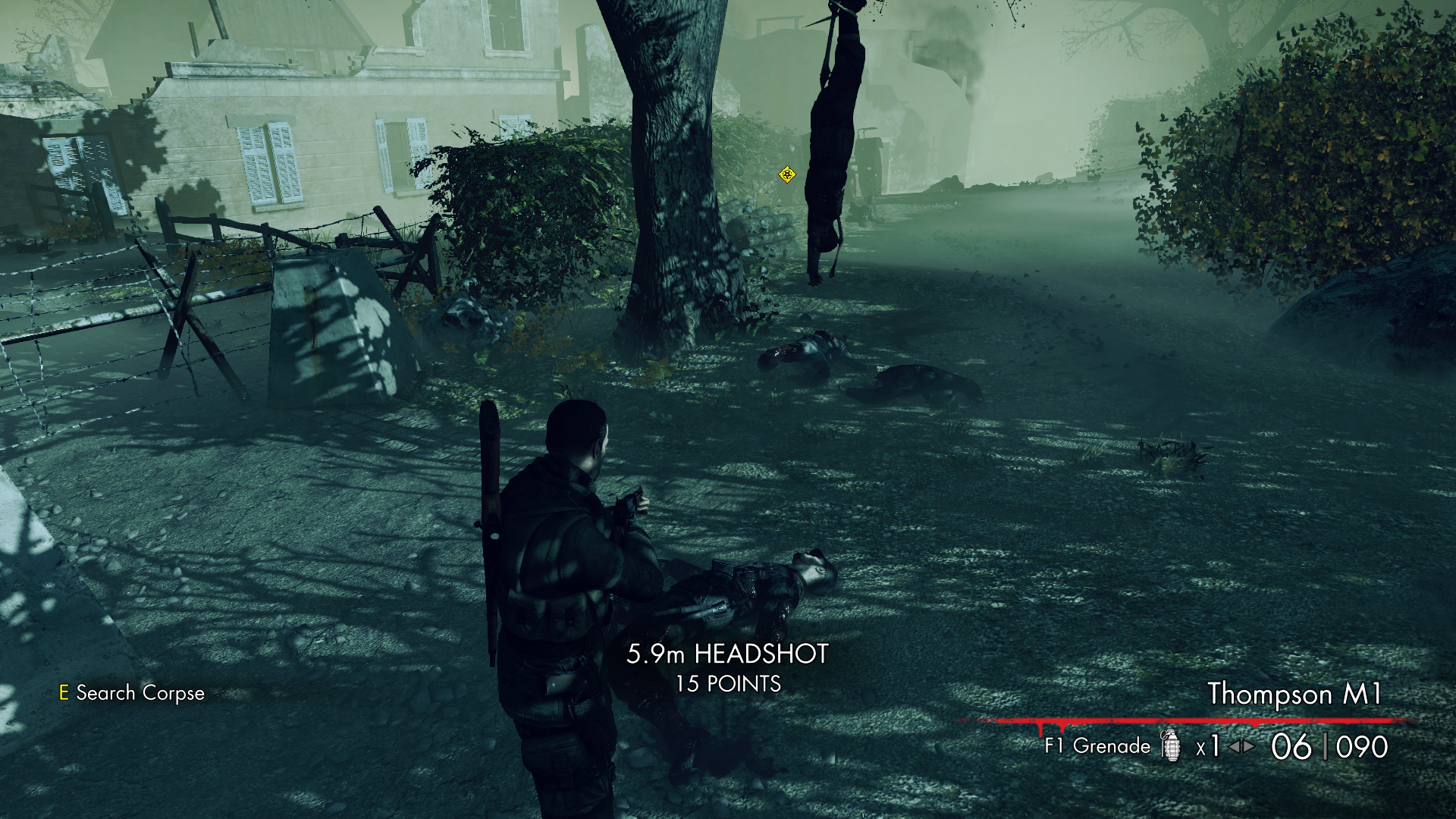The image size is (1456, 819).
Task: Select the F1 Grenade icon
Action: tap(1171, 745)
